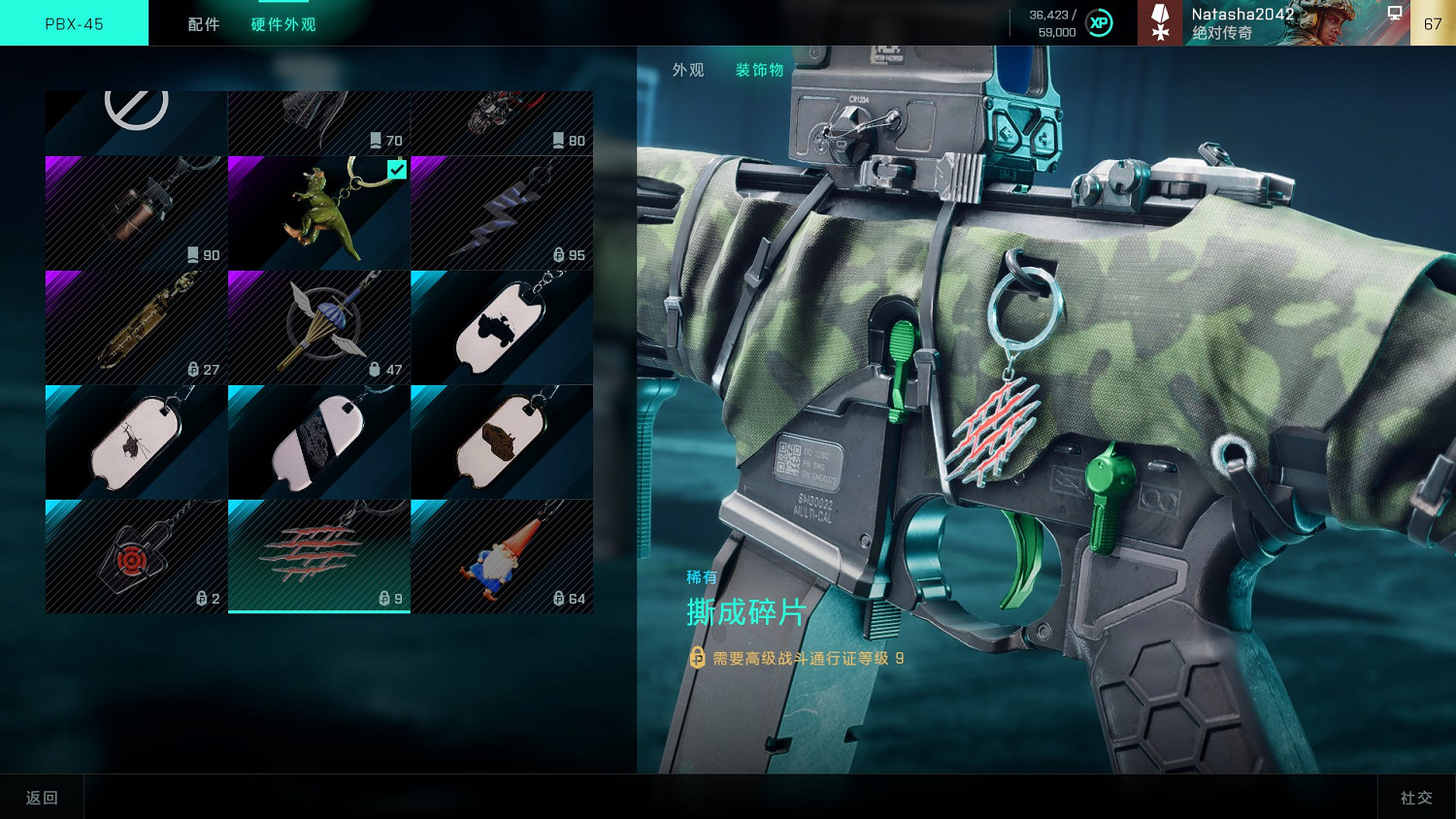Image resolution: width=1456 pixels, height=819 pixels.
Task: Click the 返回 back button
Action: pos(42,797)
